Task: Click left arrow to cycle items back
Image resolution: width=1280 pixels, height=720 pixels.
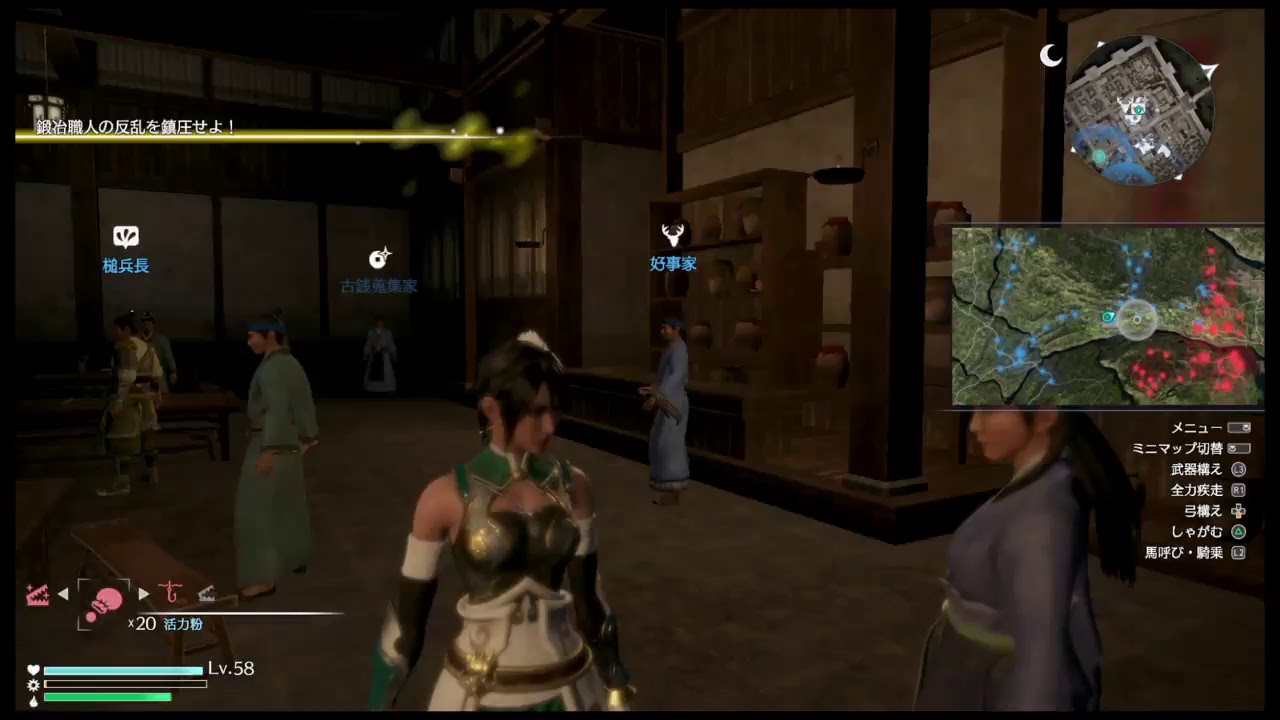Action: tap(63, 593)
